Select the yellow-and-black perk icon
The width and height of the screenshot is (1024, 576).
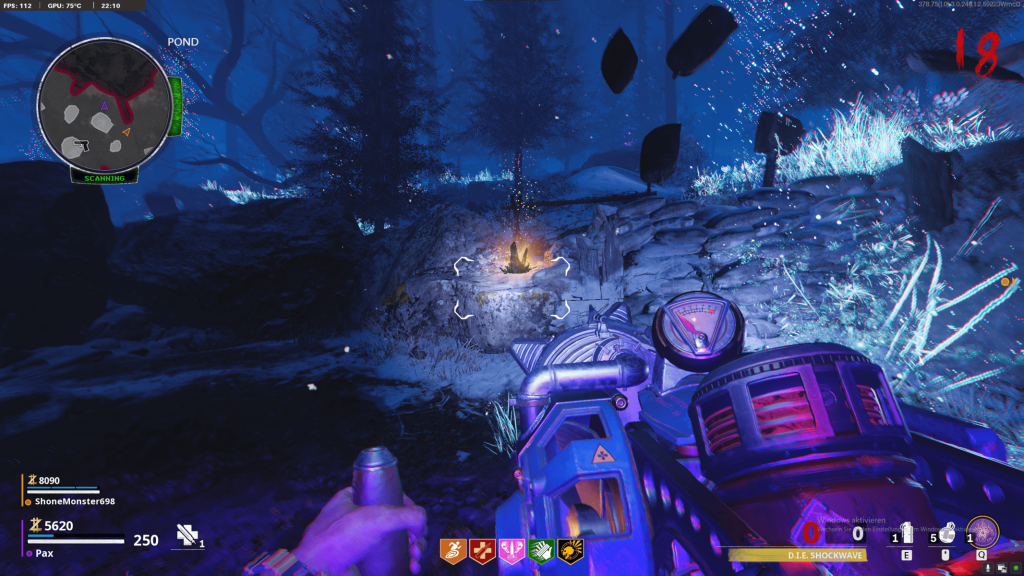click(x=571, y=550)
